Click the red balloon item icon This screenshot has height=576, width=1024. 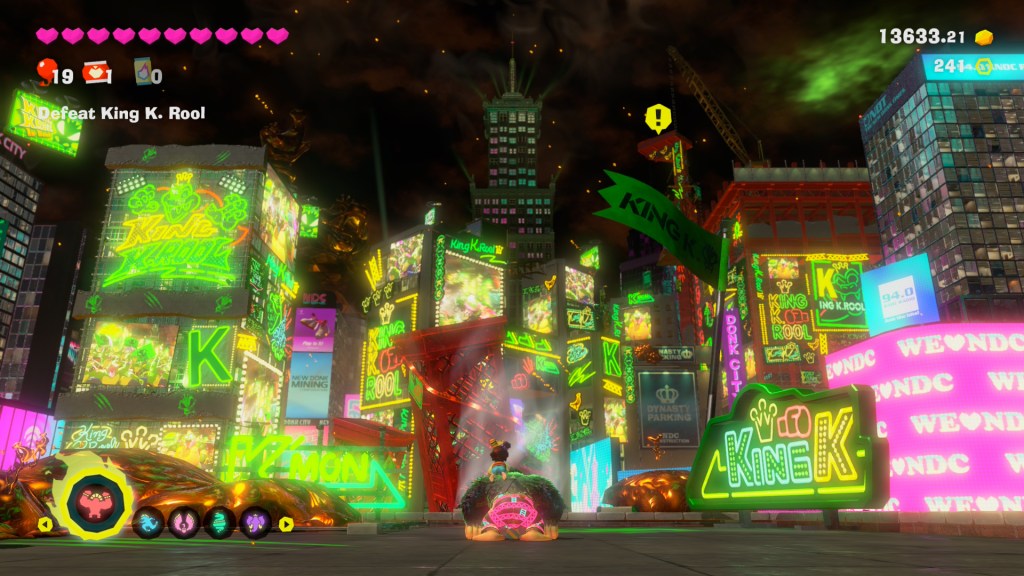click(x=45, y=70)
